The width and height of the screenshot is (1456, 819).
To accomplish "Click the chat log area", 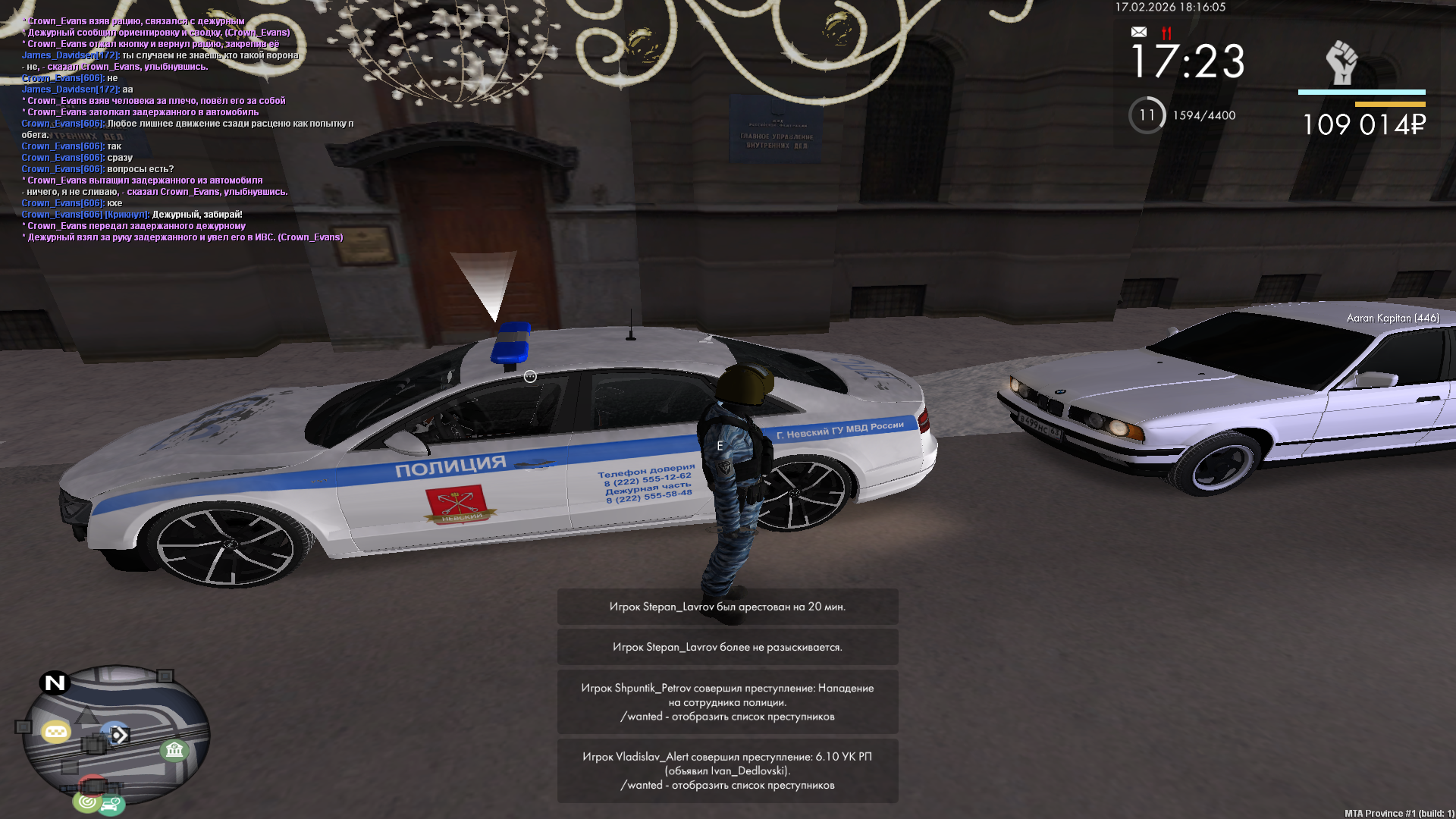I will (182, 129).
